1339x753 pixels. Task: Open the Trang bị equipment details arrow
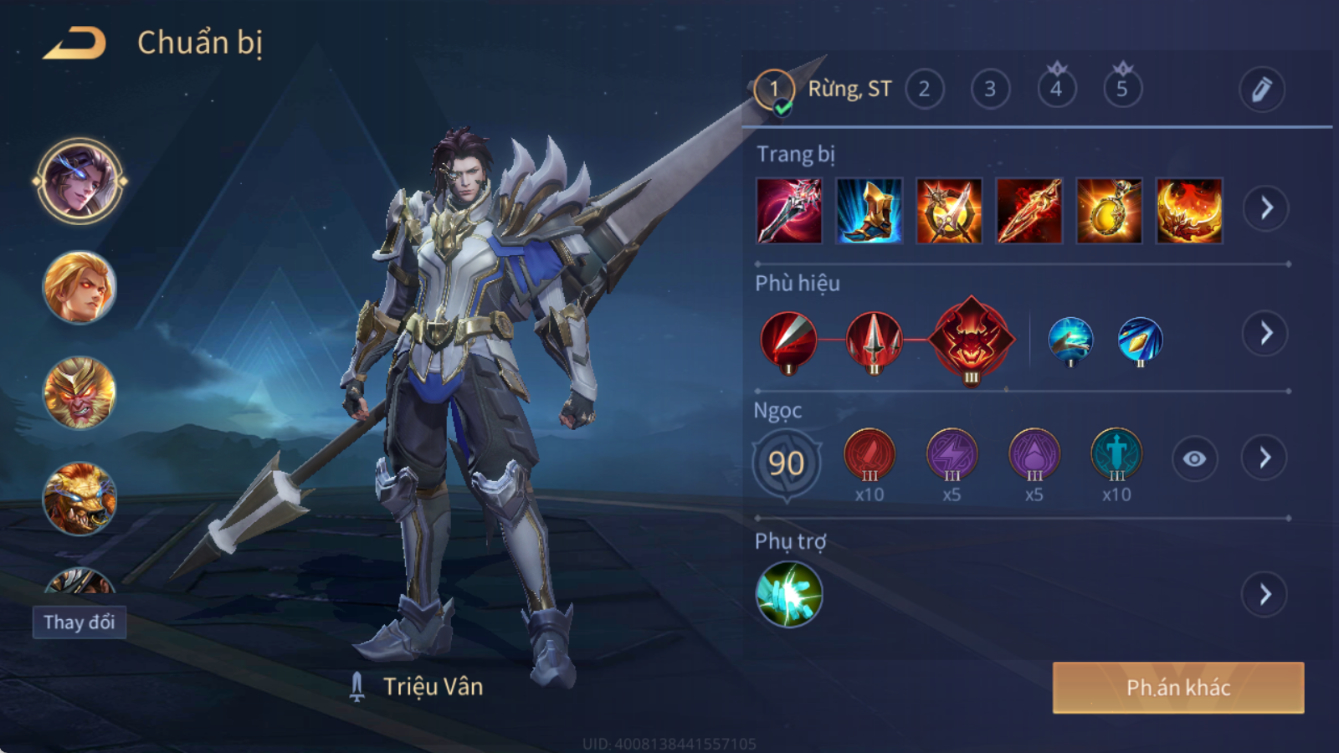1265,208
